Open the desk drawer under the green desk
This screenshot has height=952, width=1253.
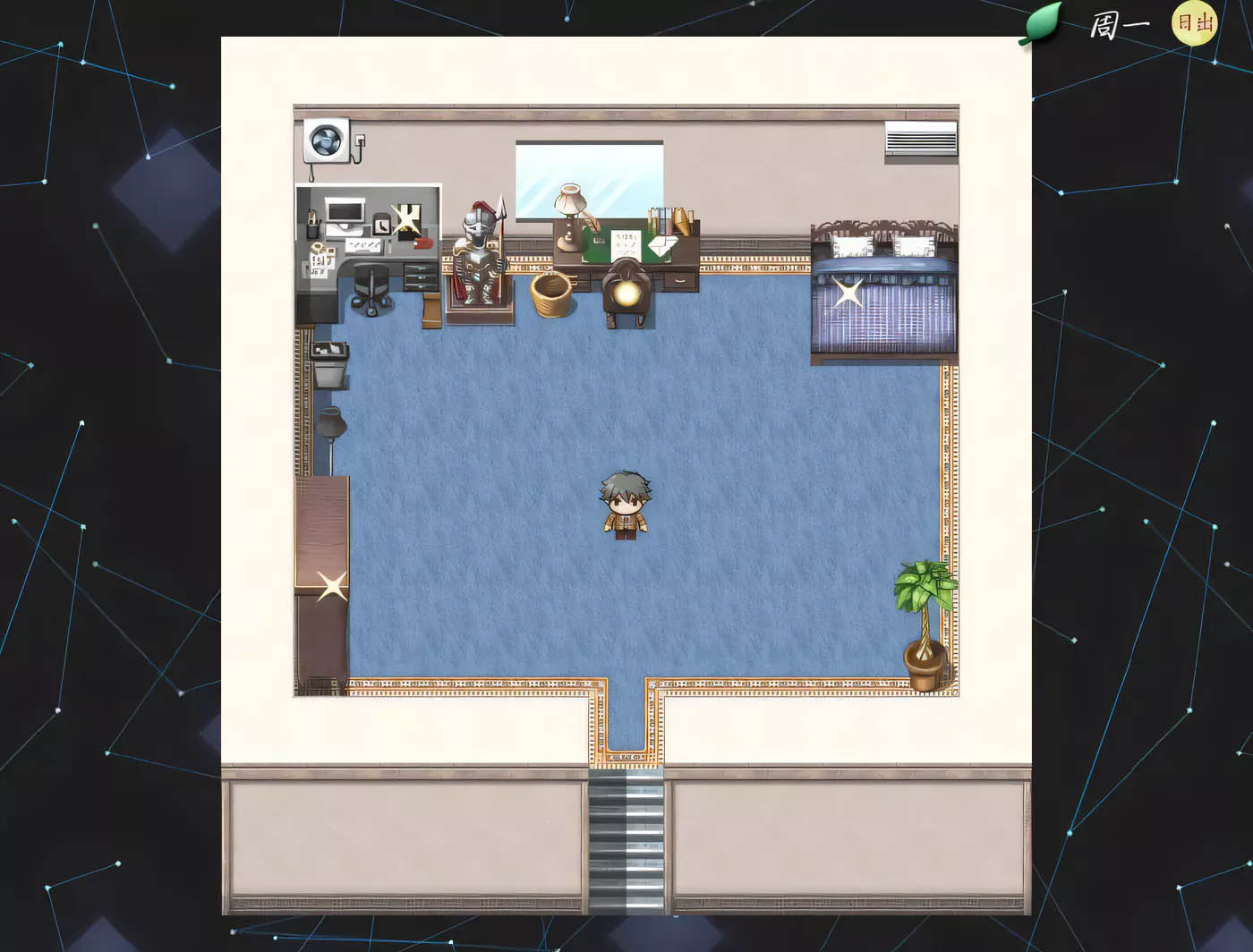coord(678,282)
